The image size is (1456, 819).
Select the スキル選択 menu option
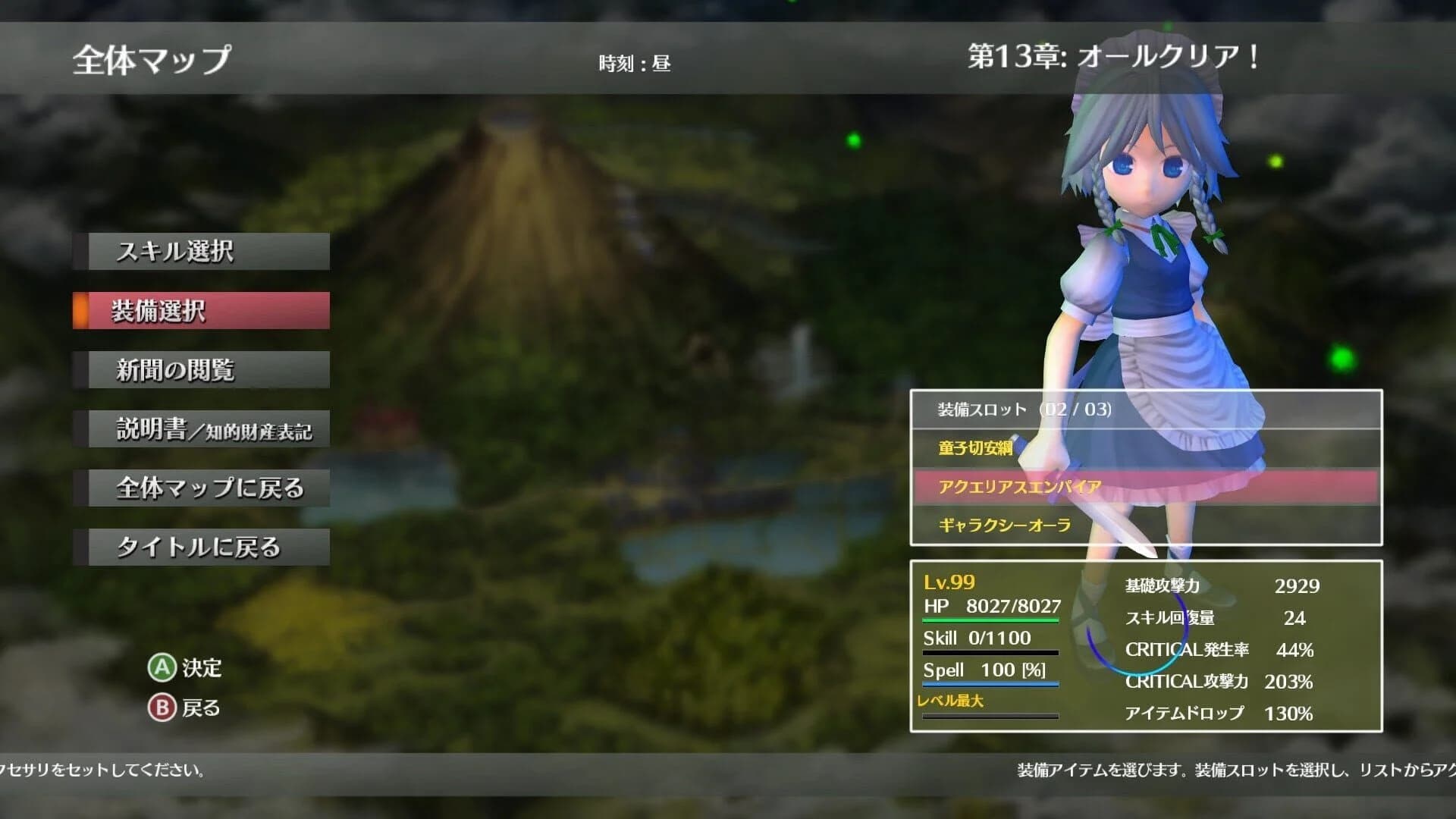click(202, 251)
